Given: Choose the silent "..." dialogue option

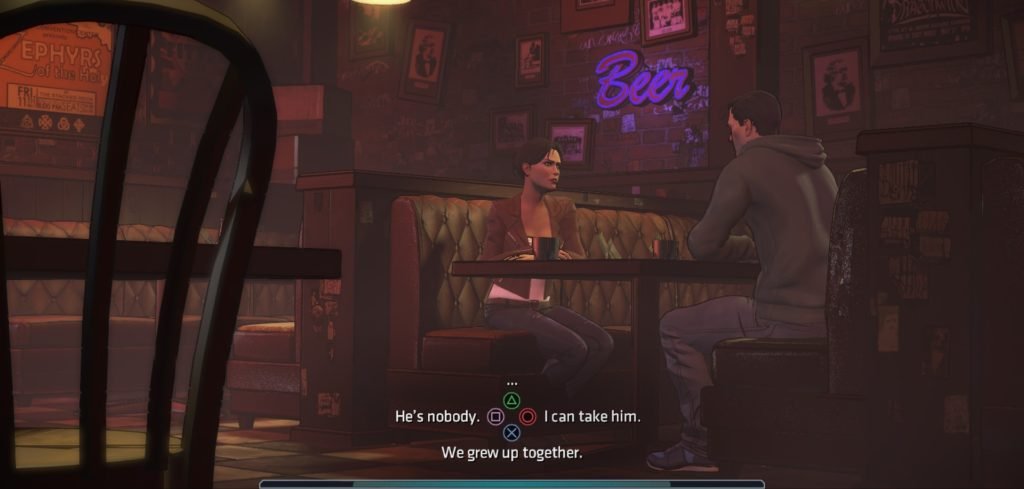Looking at the screenshot, I should 511,383.
